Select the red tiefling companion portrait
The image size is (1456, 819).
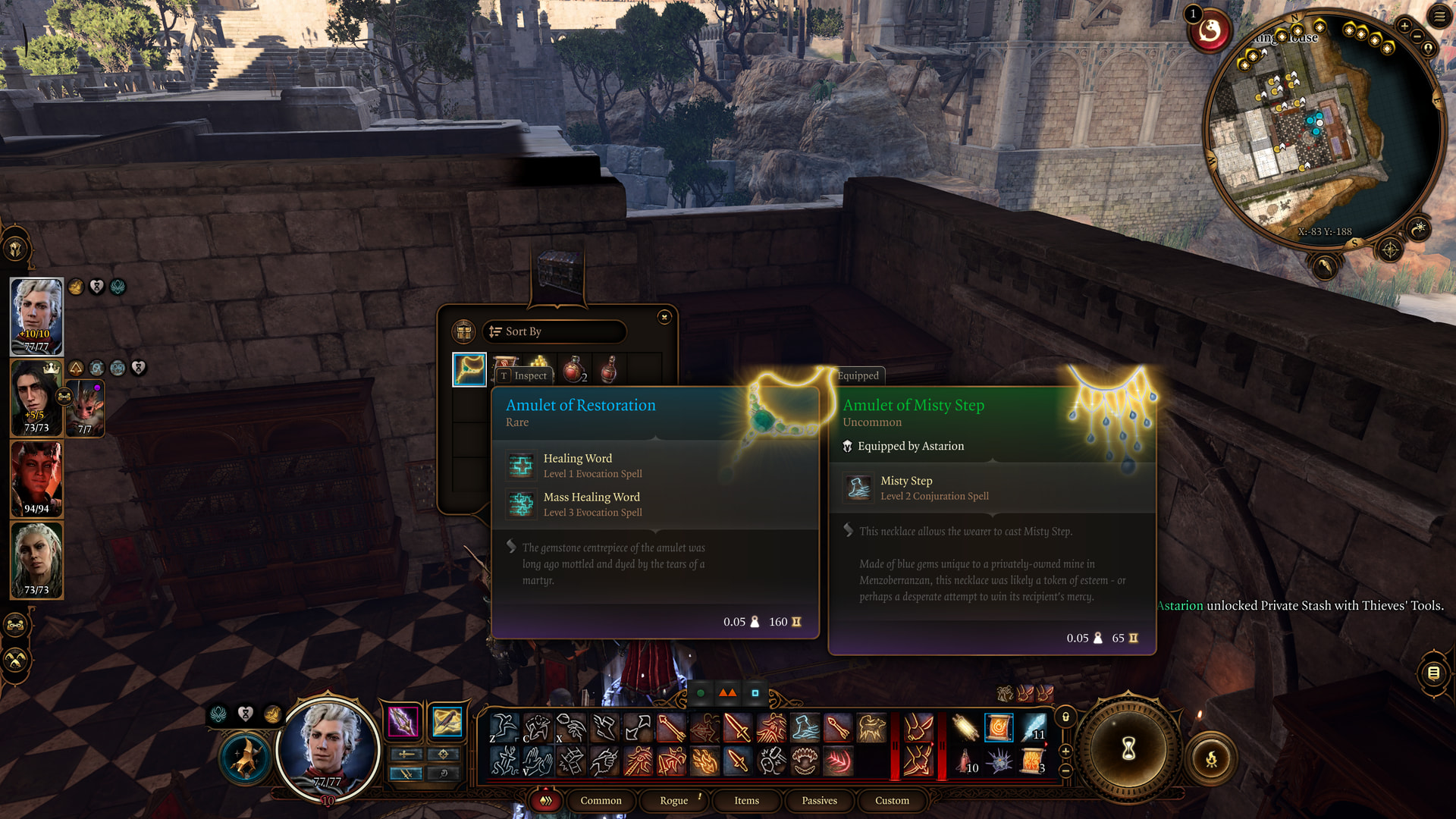coord(36,479)
